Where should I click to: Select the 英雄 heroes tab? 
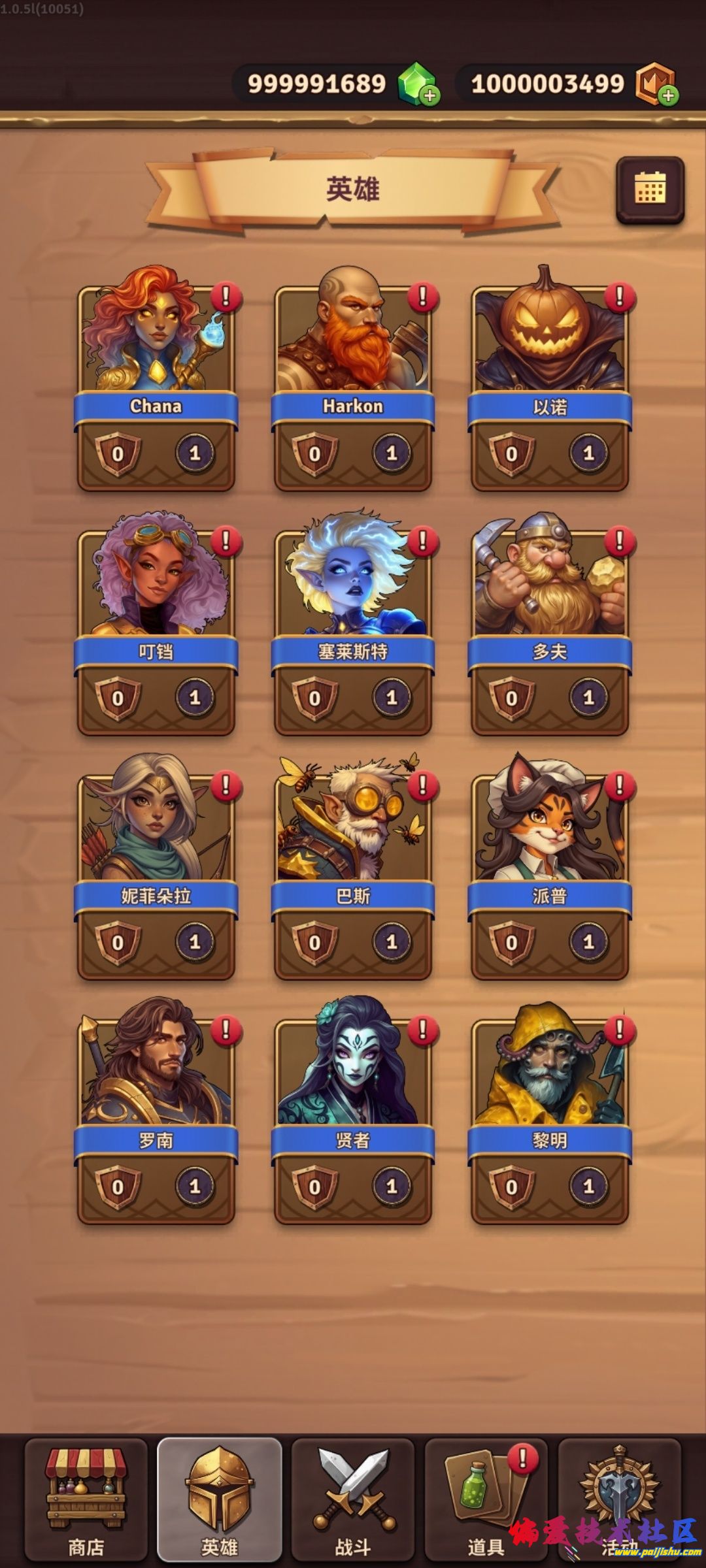click(x=220, y=1500)
